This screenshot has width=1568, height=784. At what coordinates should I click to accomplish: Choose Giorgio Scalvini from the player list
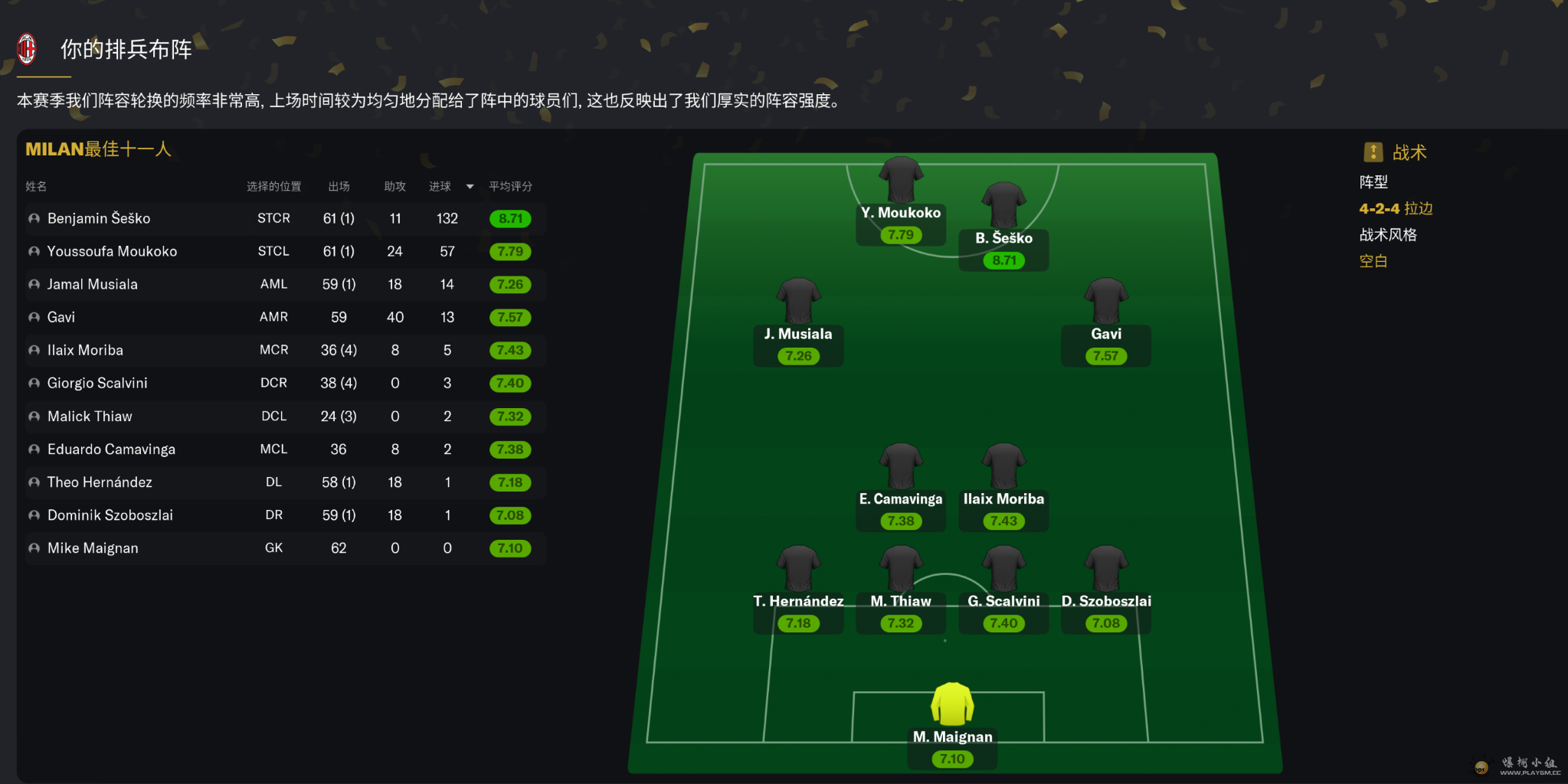(x=97, y=383)
